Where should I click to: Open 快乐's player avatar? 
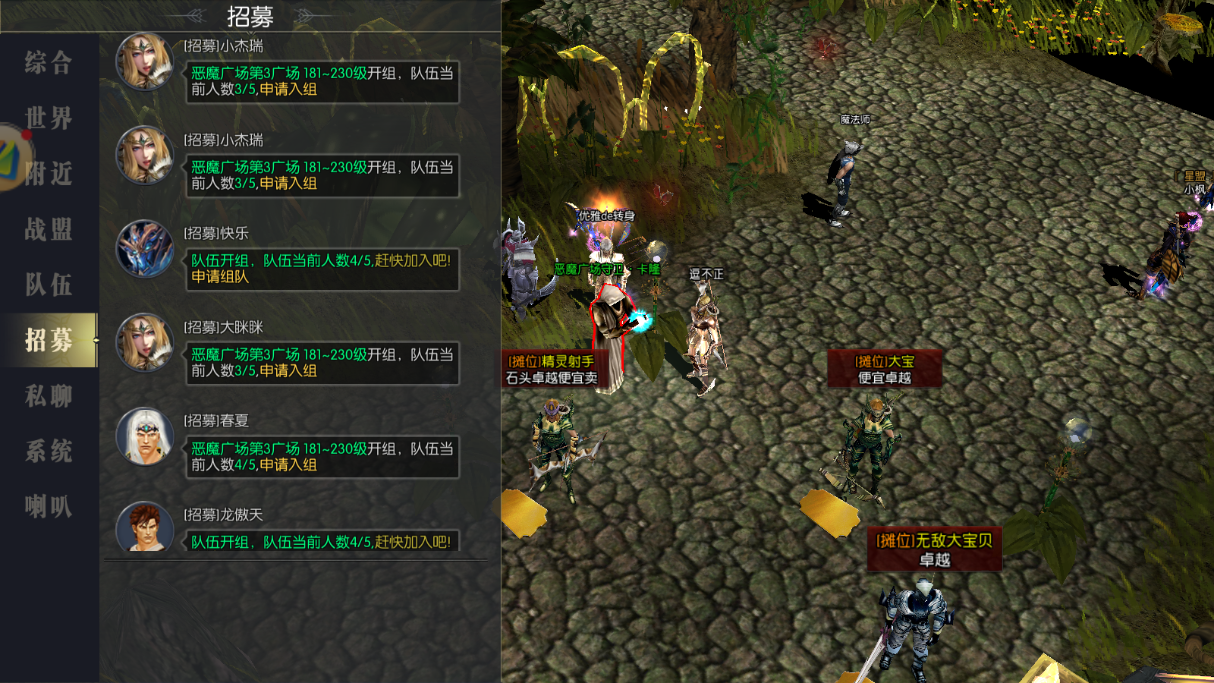(x=145, y=248)
